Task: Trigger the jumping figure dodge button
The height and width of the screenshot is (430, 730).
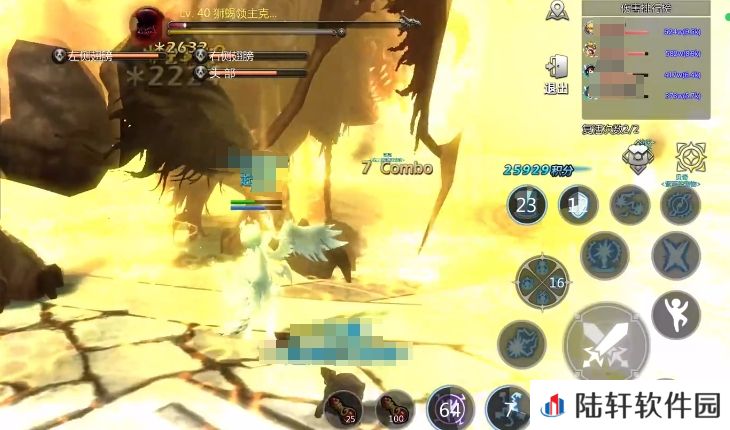Action: pyautogui.click(x=675, y=314)
